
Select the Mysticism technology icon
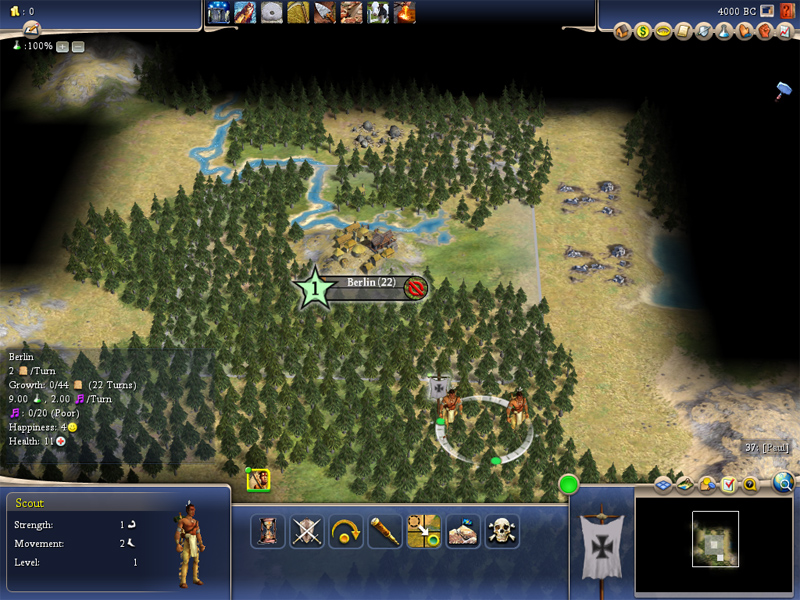220,12
